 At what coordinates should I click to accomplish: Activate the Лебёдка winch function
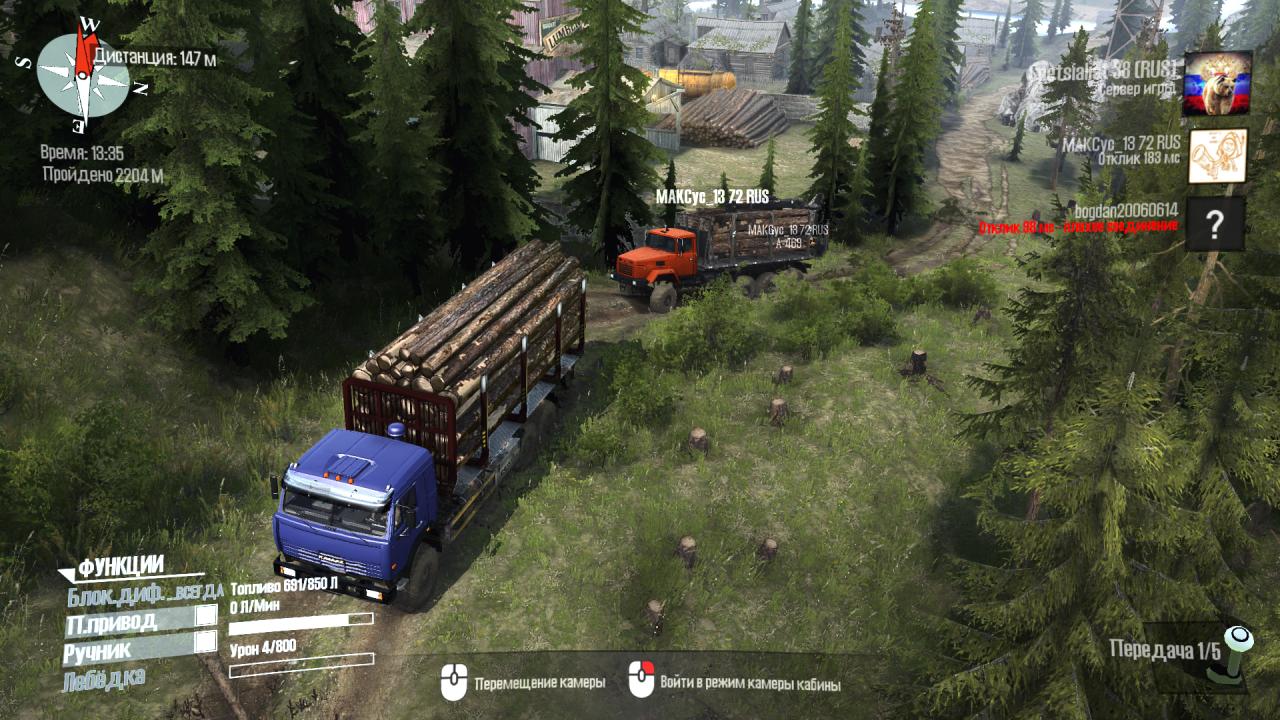coord(103,680)
